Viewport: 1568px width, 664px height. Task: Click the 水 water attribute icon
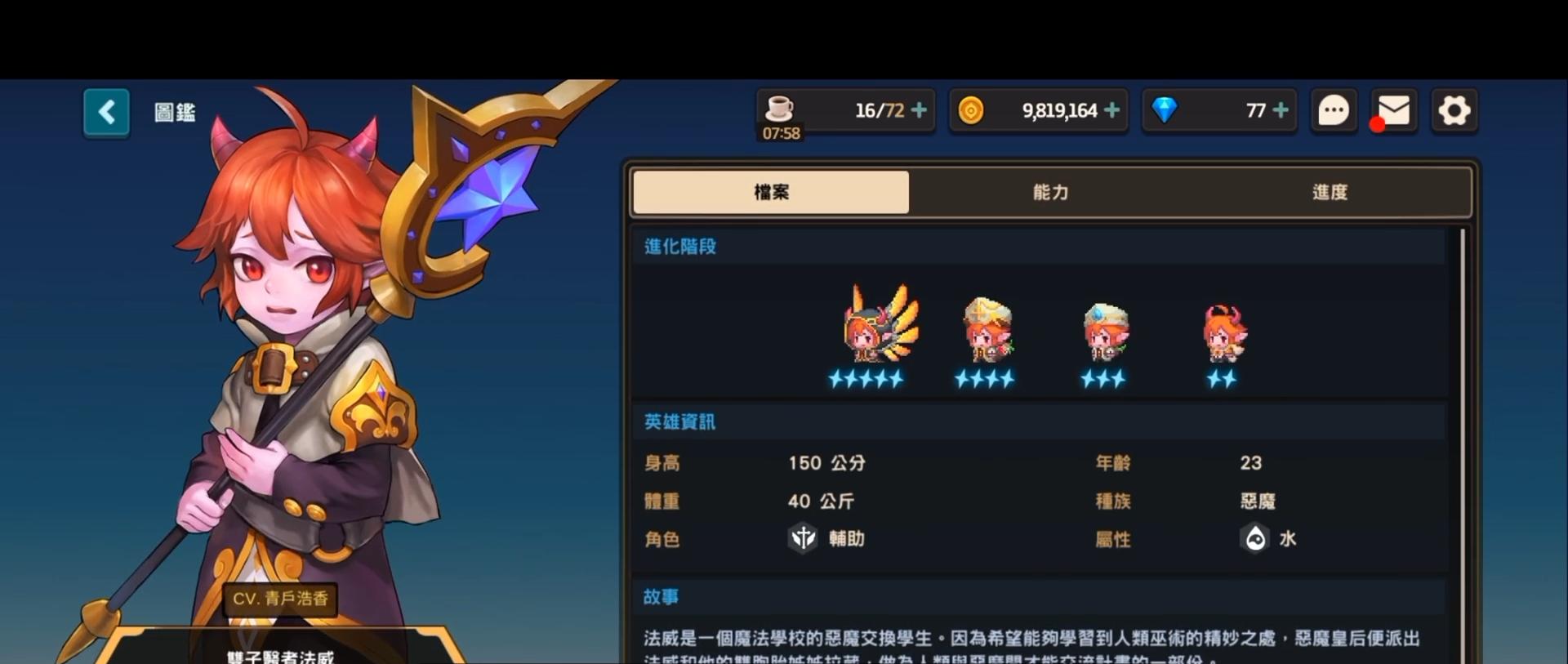[x=1255, y=539]
